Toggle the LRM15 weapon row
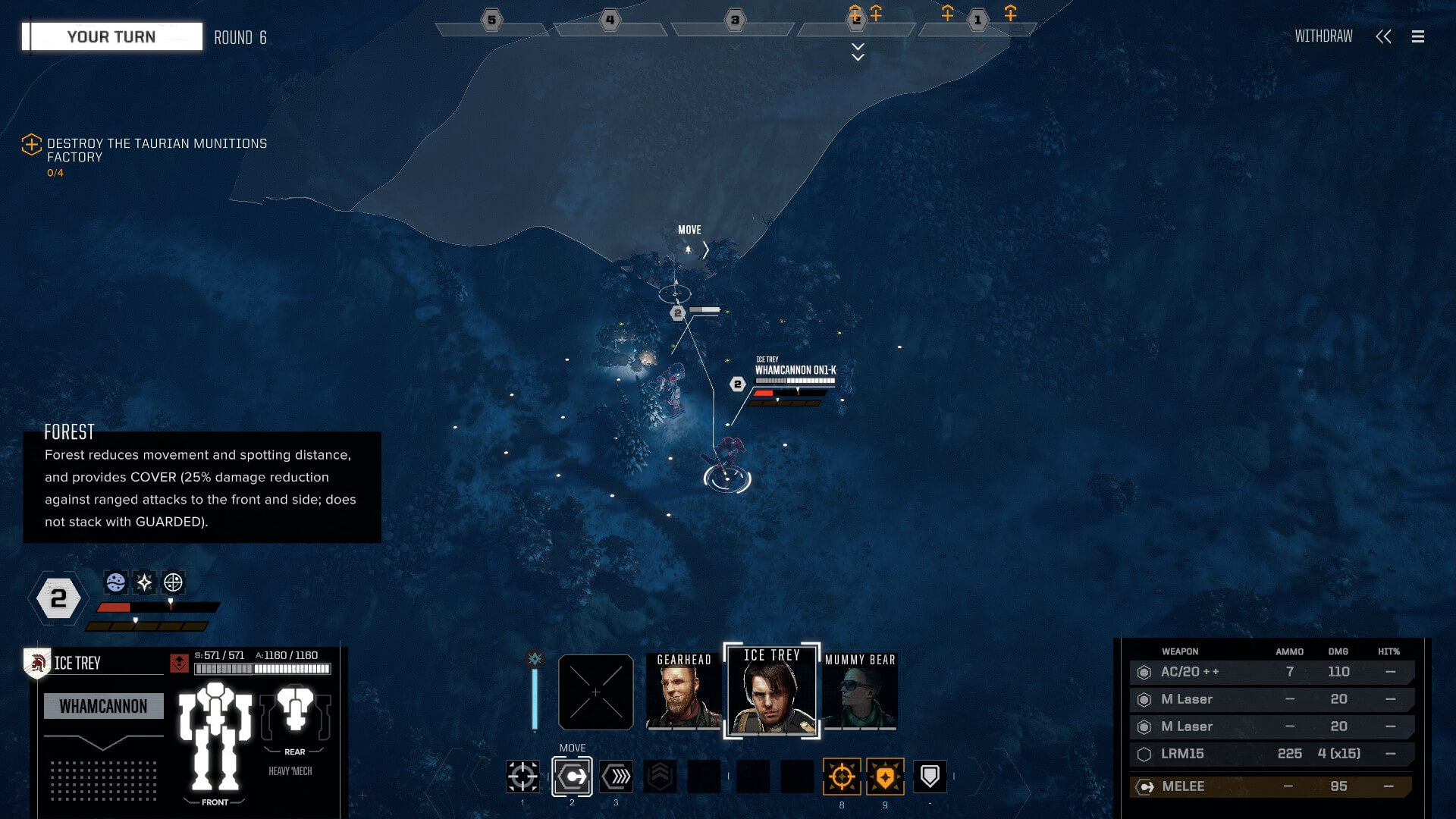The width and height of the screenshot is (1456, 819). (1270, 754)
